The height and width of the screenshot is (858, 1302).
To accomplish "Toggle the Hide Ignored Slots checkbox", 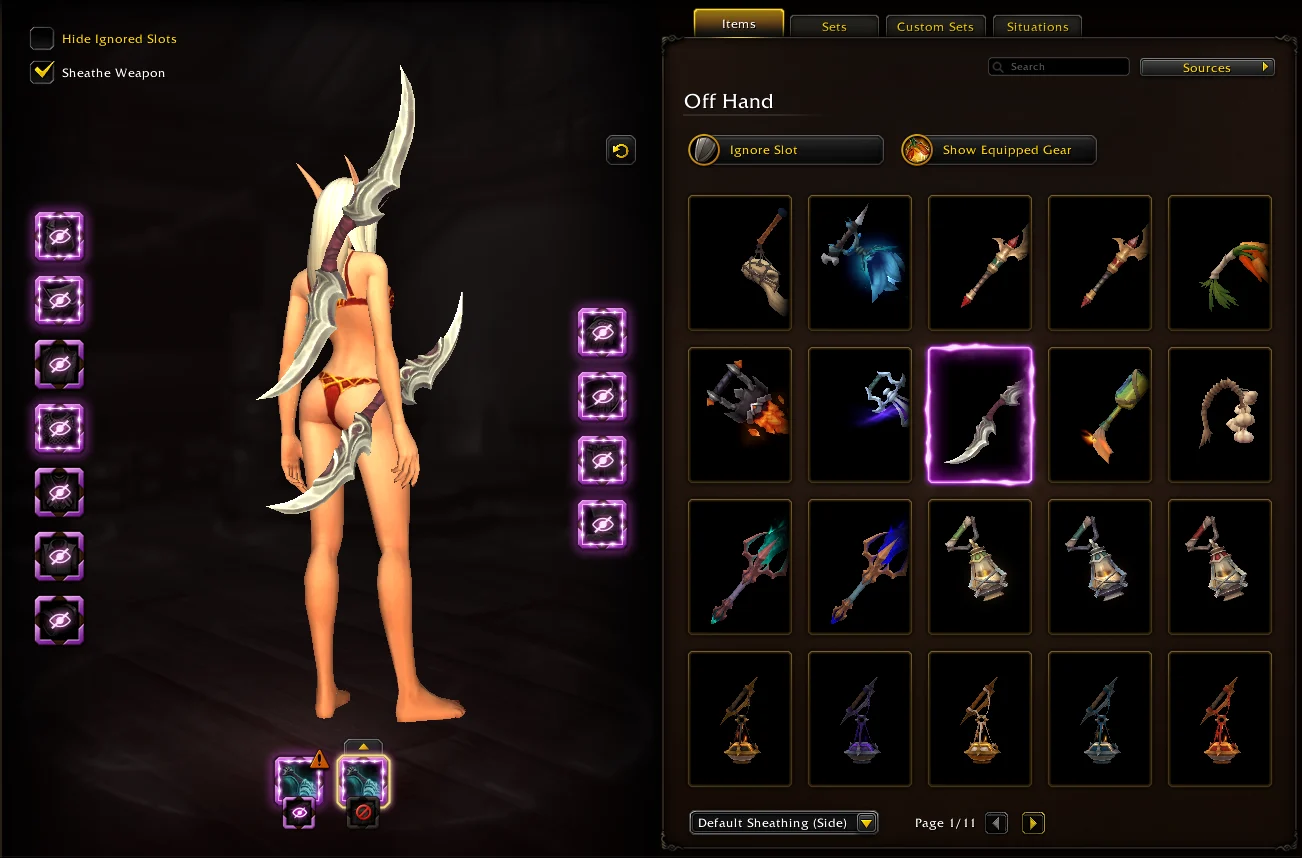I will [x=42, y=39].
